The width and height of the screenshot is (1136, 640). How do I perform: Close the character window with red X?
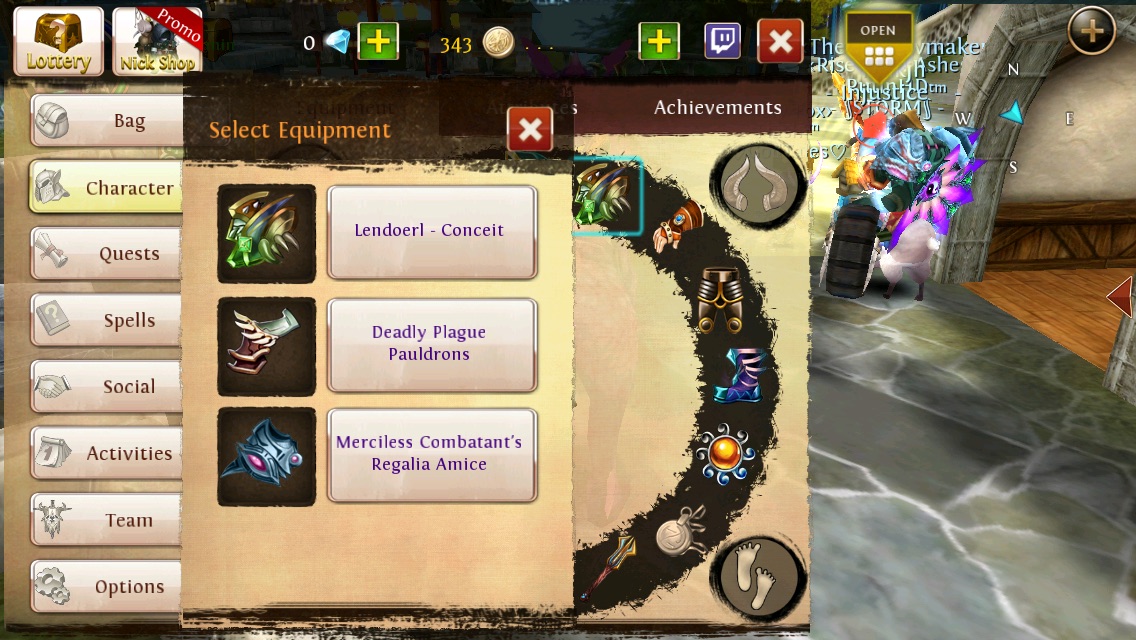coord(780,42)
